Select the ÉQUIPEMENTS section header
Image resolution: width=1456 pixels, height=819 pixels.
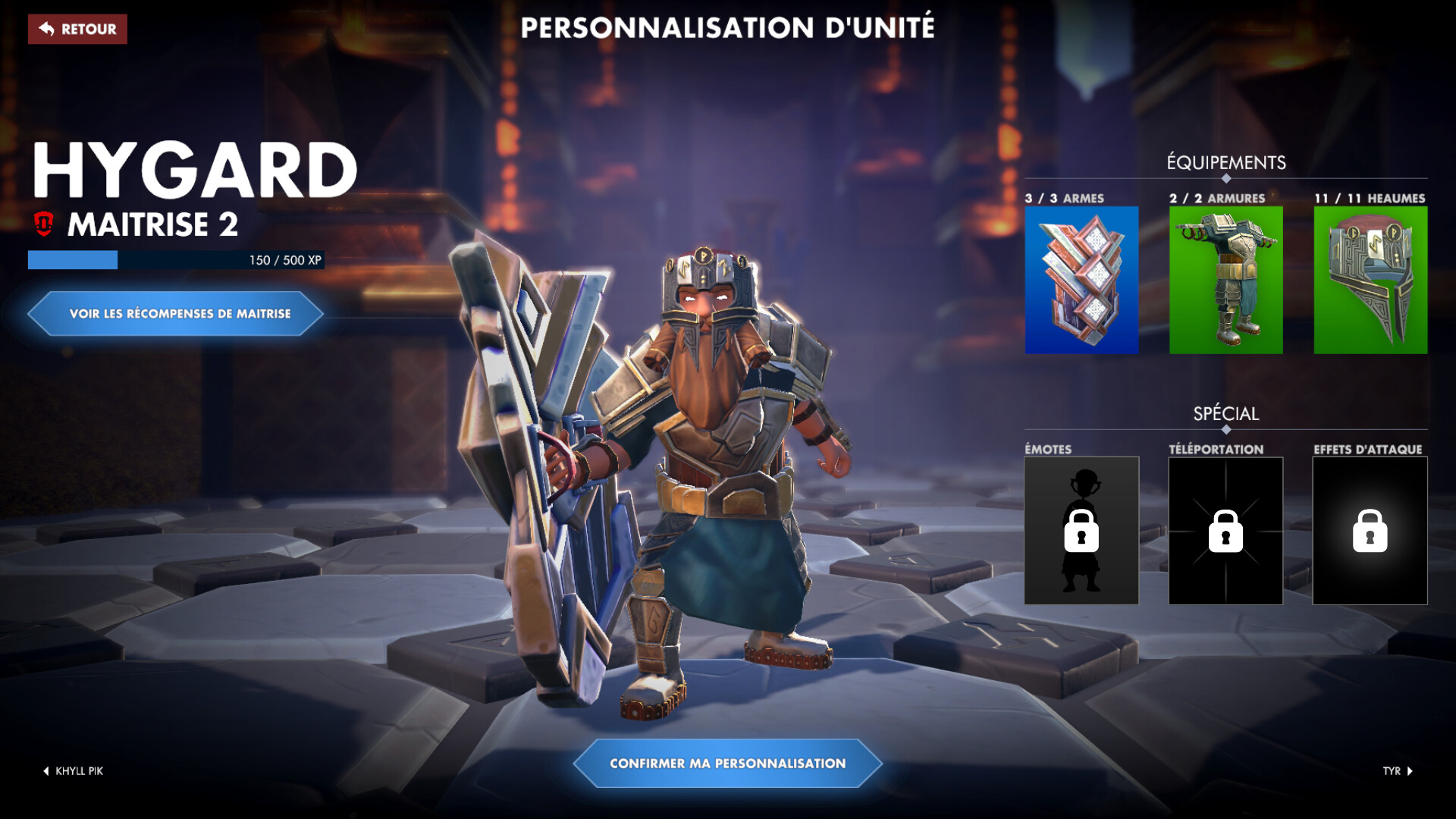pyautogui.click(x=1225, y=161)
